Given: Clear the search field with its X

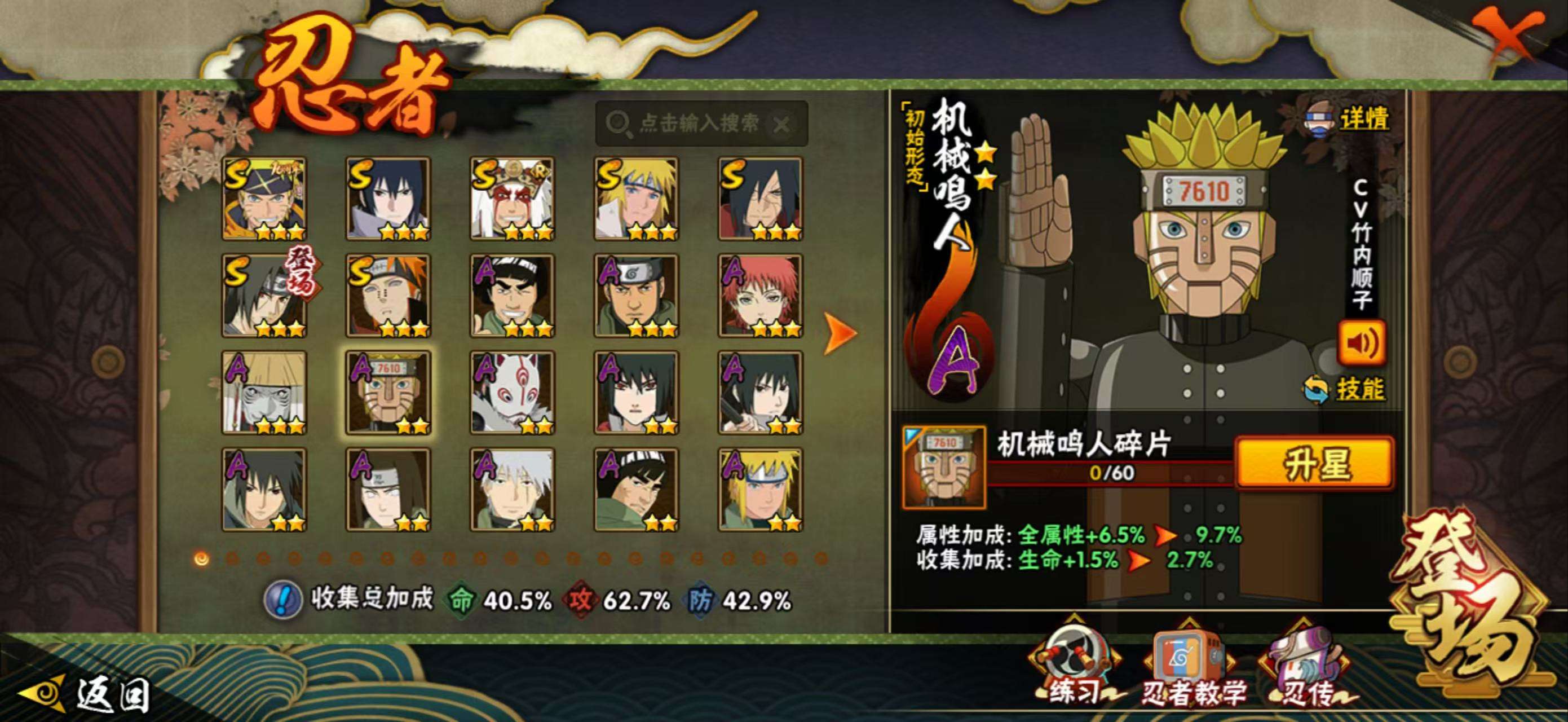Looking at the screenshot, I should [781, 125].
